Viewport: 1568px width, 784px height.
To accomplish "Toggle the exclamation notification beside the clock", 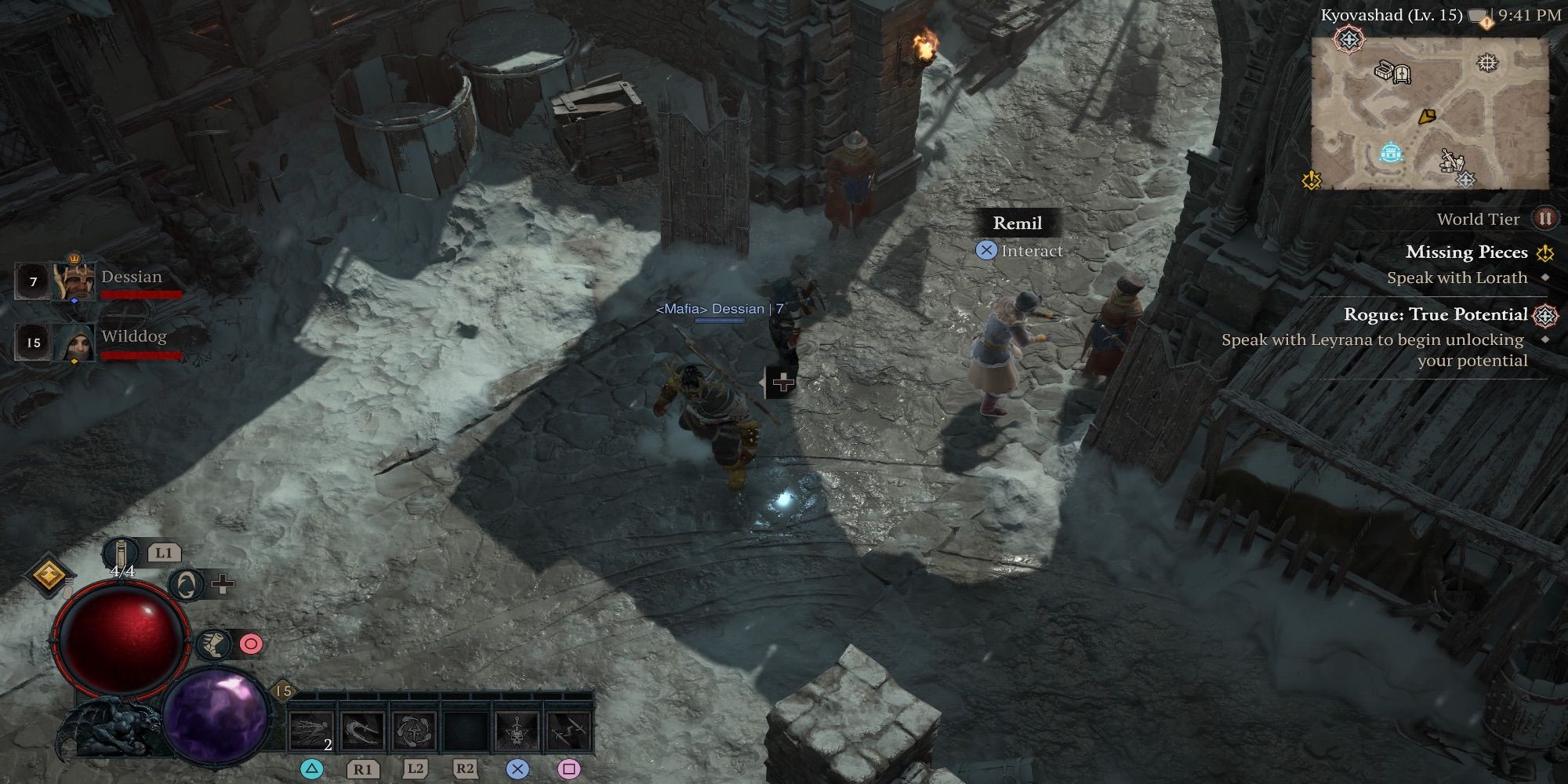I will coord(1486,23).
